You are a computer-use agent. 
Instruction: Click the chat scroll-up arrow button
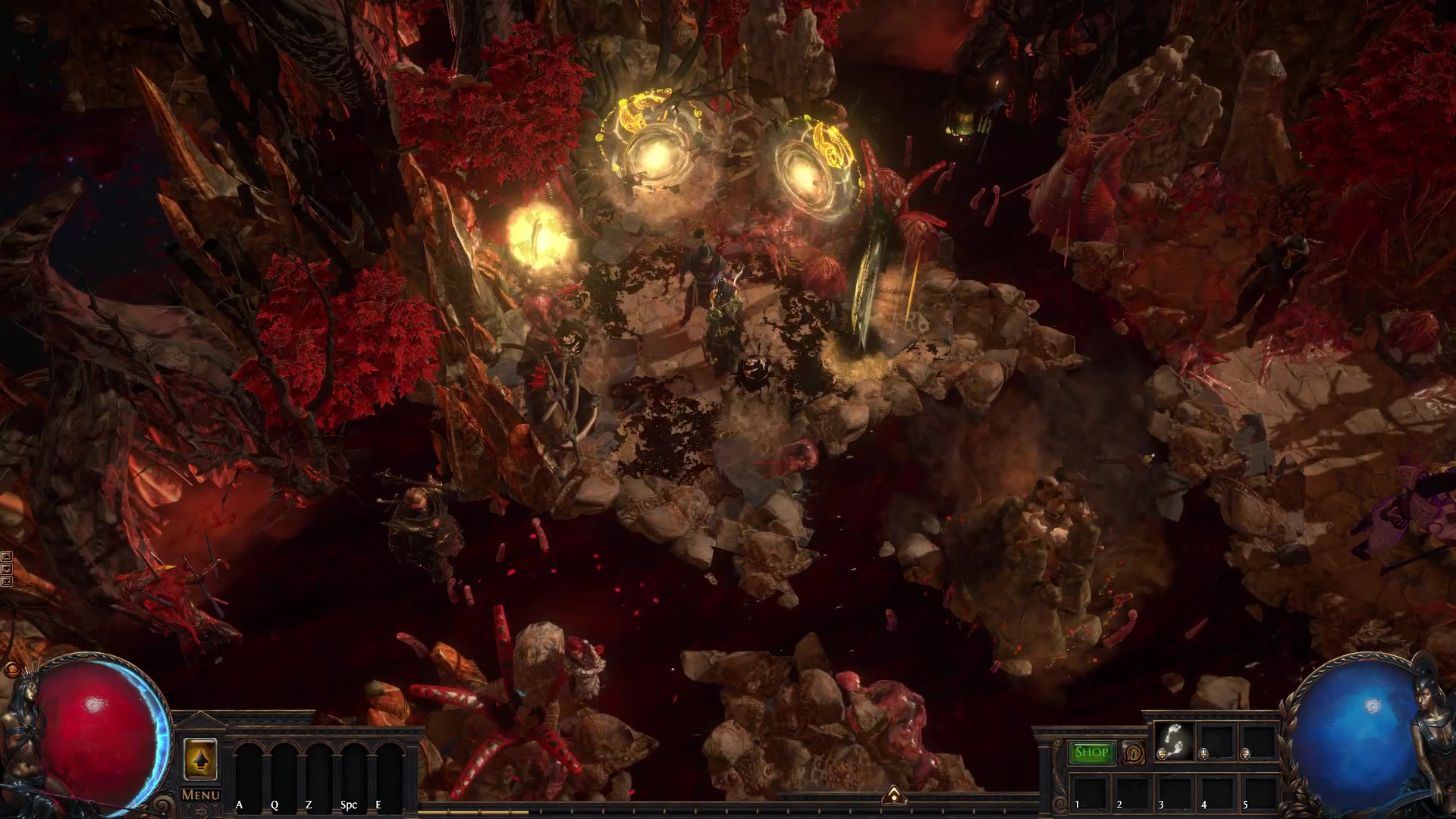(x=7, y=557)
